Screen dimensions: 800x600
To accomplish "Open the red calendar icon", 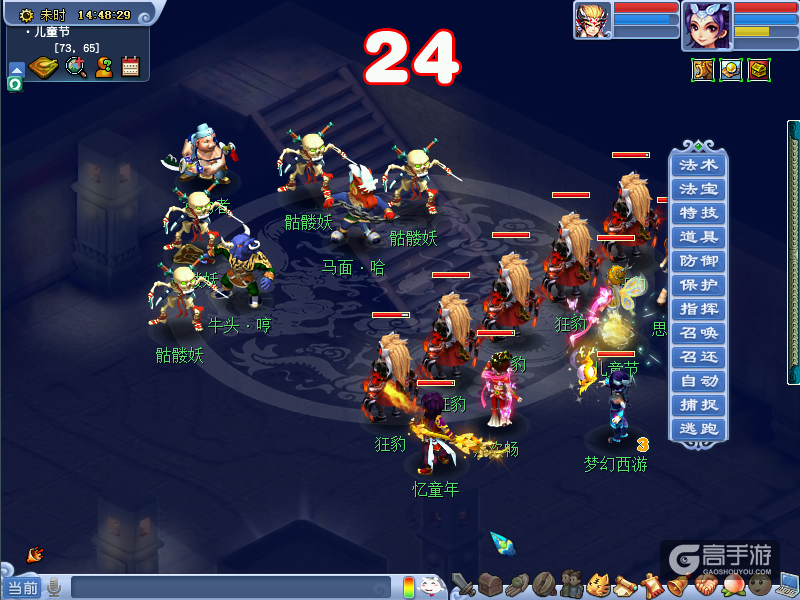I will pyautogui.click(x=130, y=67).
